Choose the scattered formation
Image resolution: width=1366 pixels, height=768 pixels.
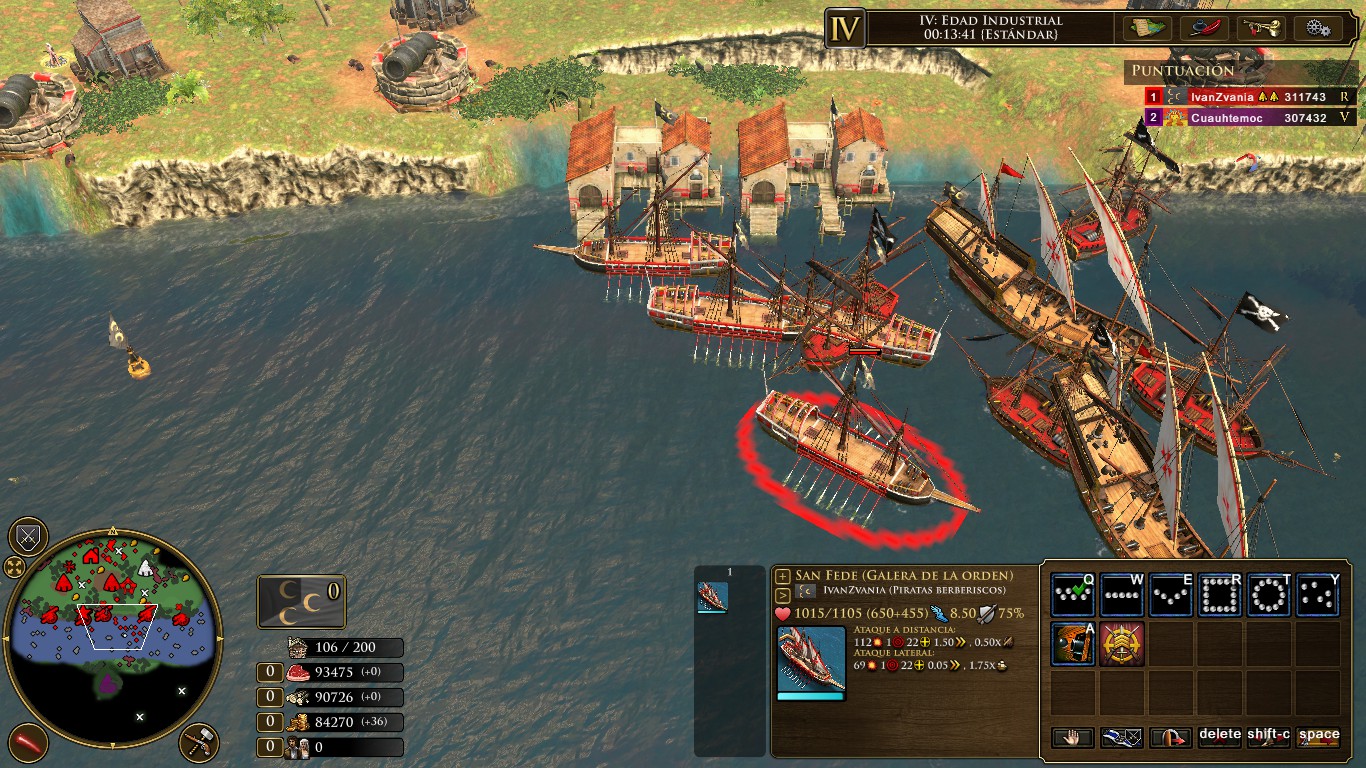(1317, 596)
